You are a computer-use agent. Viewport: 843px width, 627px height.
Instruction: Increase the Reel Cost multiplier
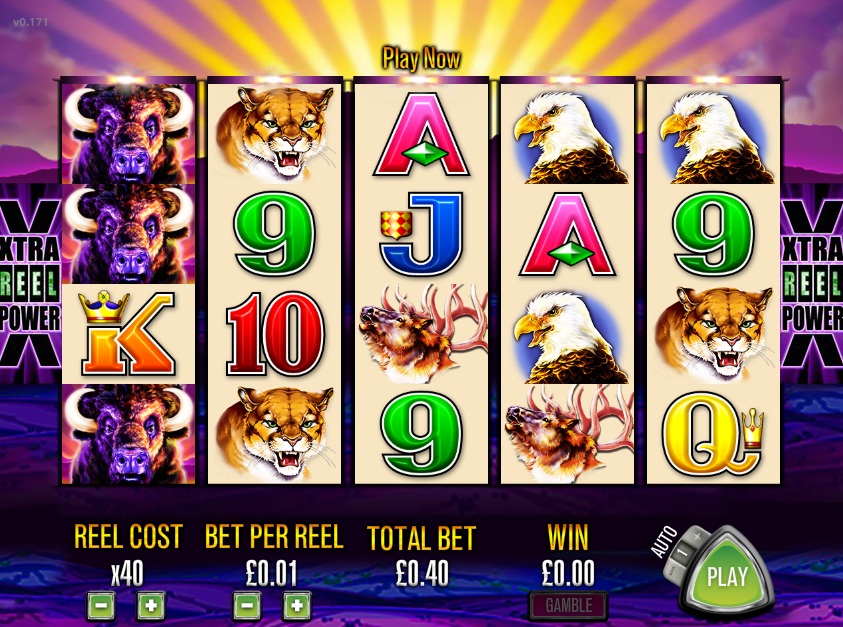(150, 605)
